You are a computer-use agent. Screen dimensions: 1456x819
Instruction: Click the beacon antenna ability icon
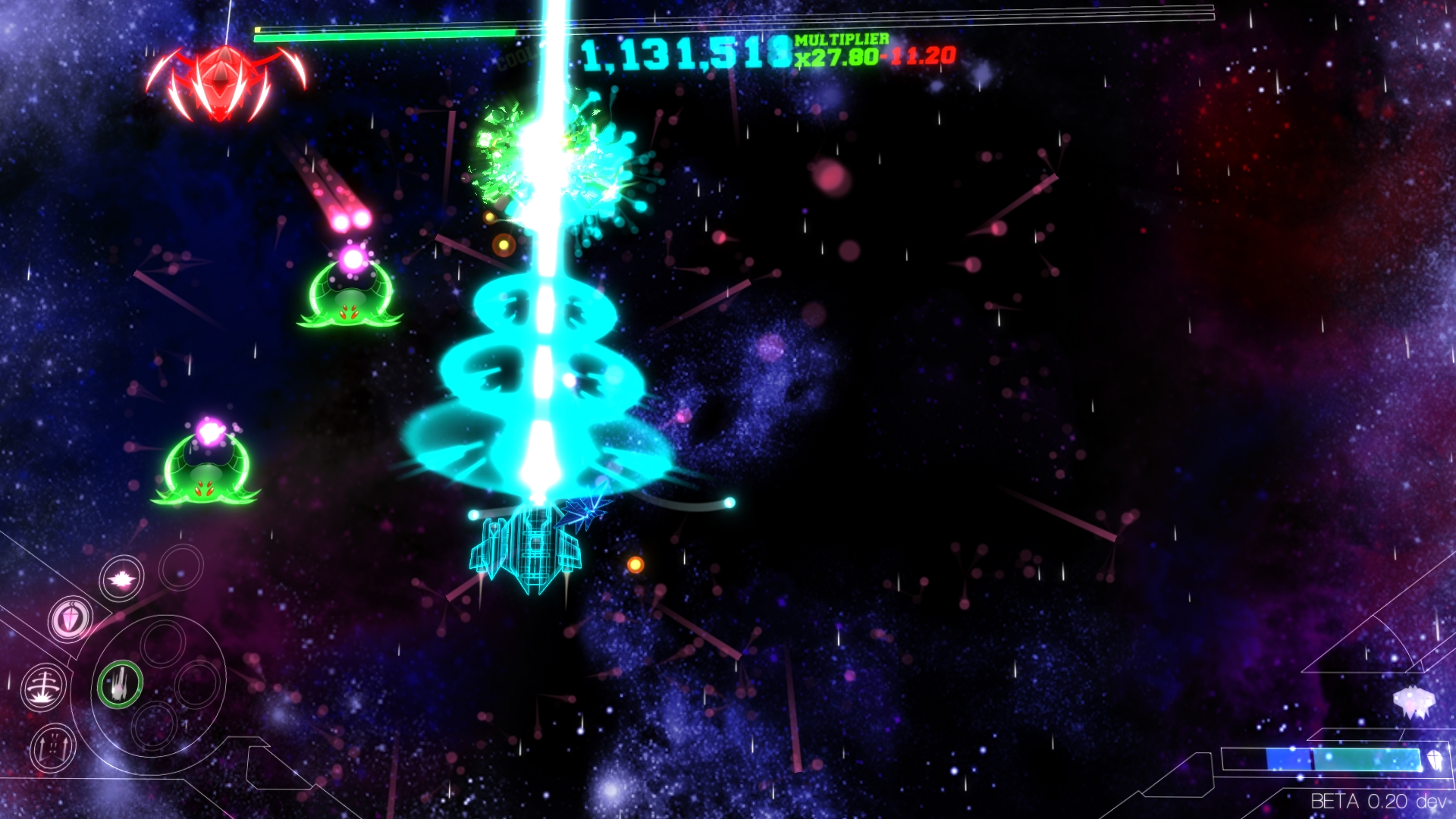click(x=45, y=686)
